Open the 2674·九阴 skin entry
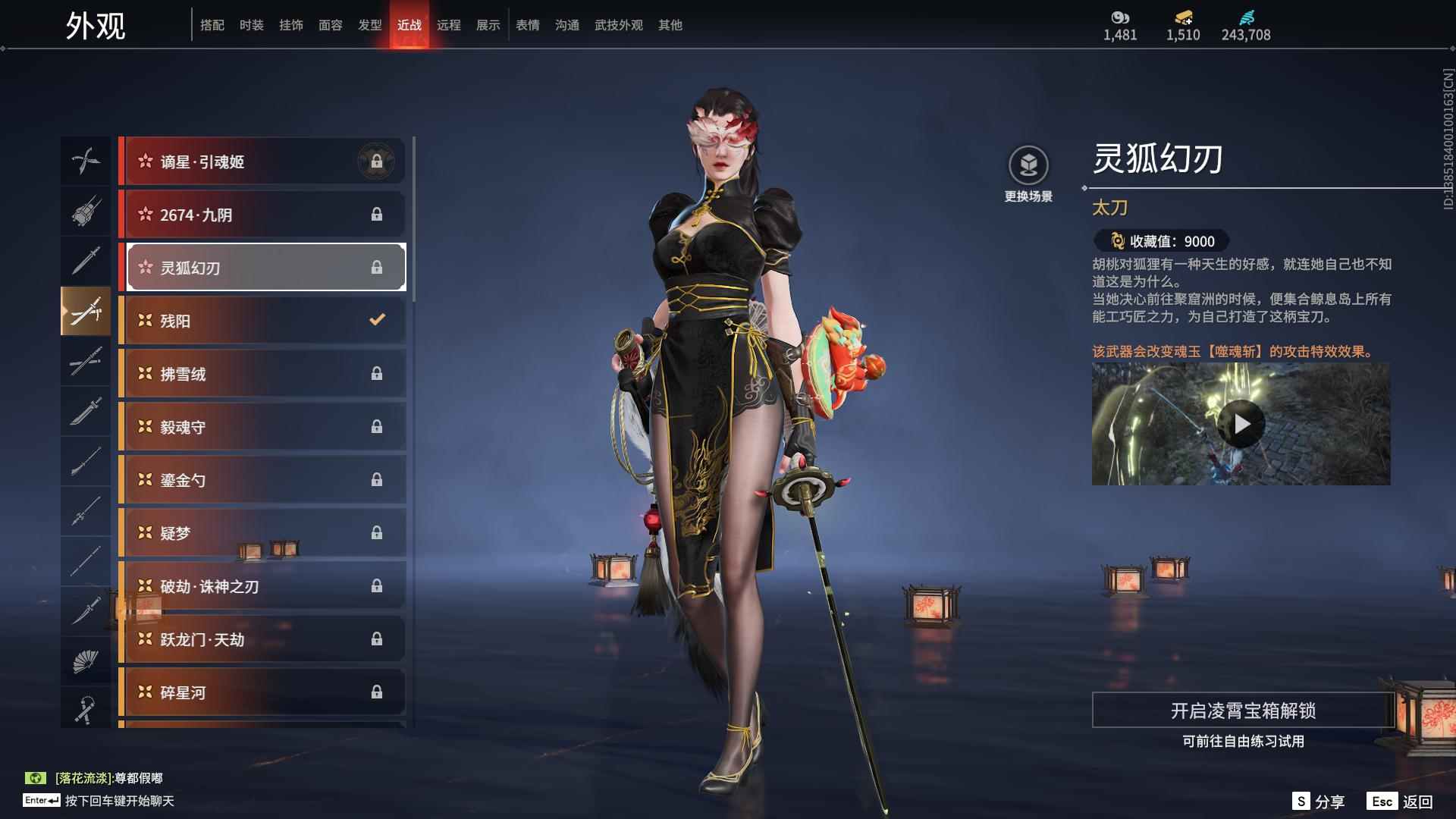Image resolution: width=1456 pixels, height=819 pixels. [x=263, y=215]
